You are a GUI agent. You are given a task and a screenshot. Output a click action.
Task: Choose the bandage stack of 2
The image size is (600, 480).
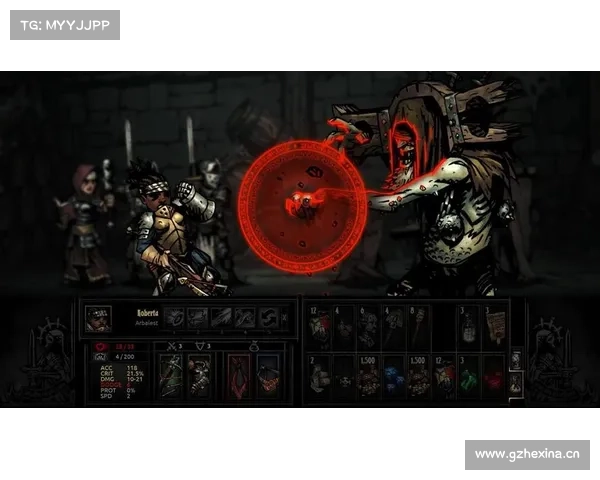[318, 377]
